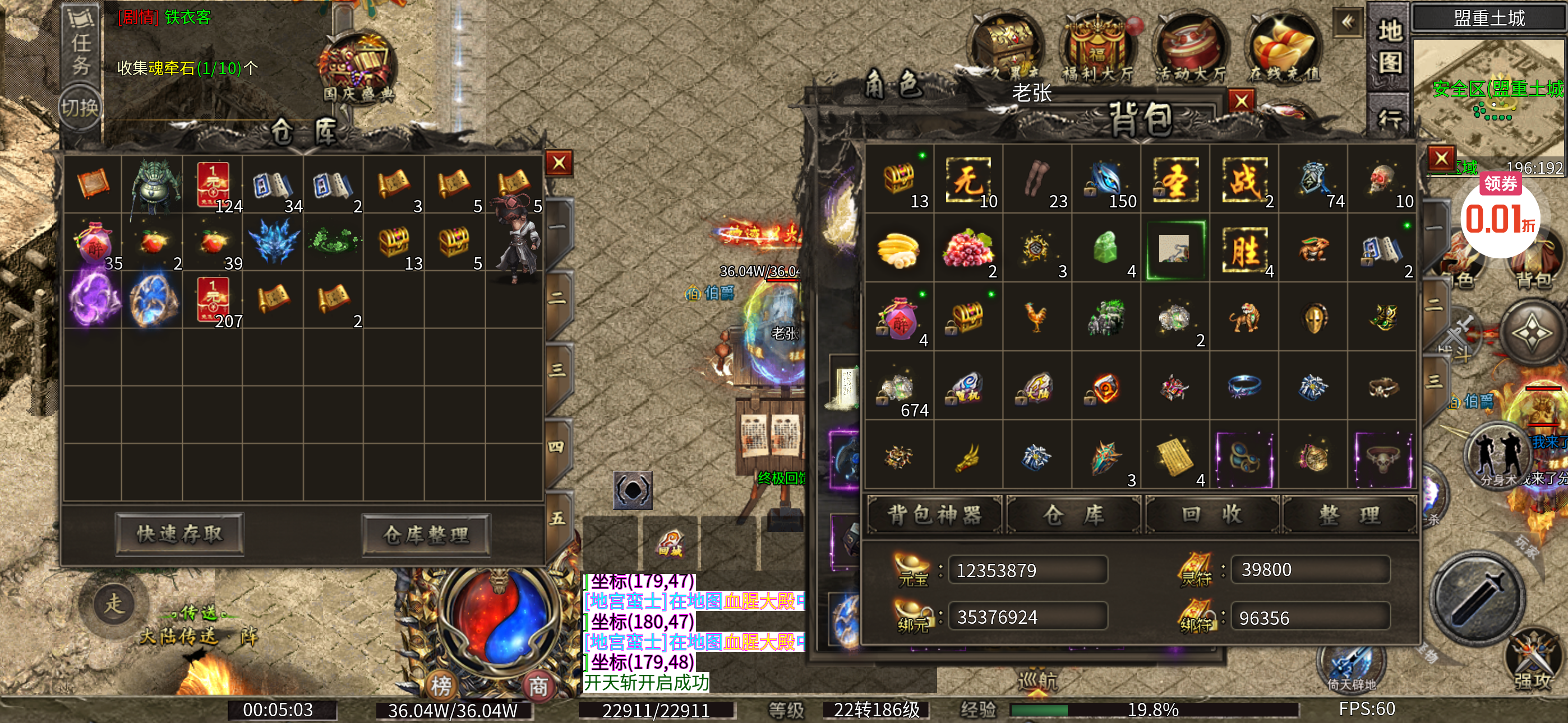Screen dimensions: 1568x723
Task: Open 仓库 from the bag panel
Action: click(x=1073, y=515)
